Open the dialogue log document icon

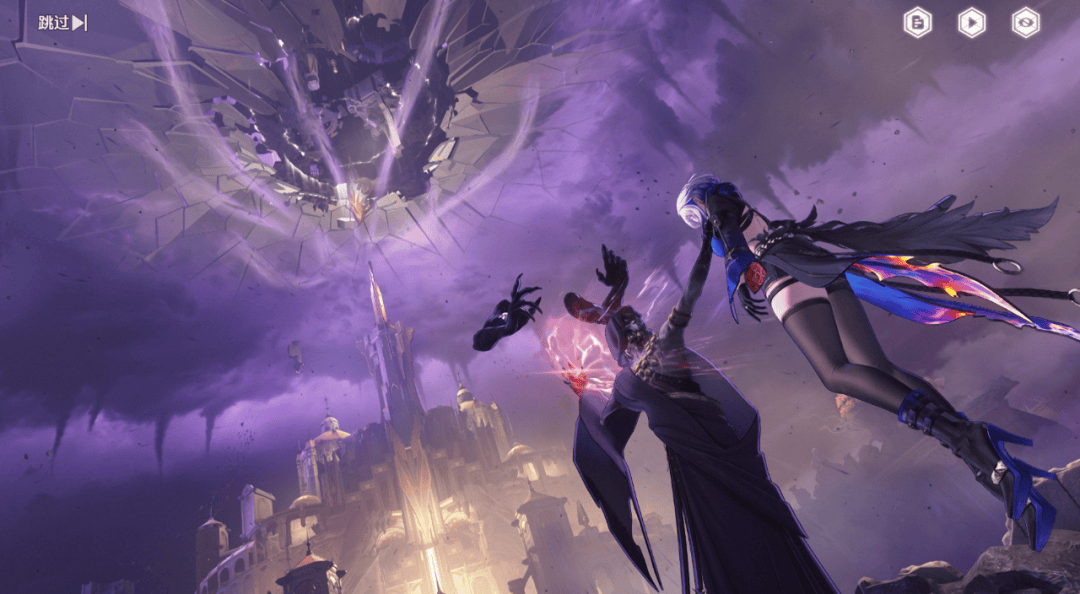(918, 22)
